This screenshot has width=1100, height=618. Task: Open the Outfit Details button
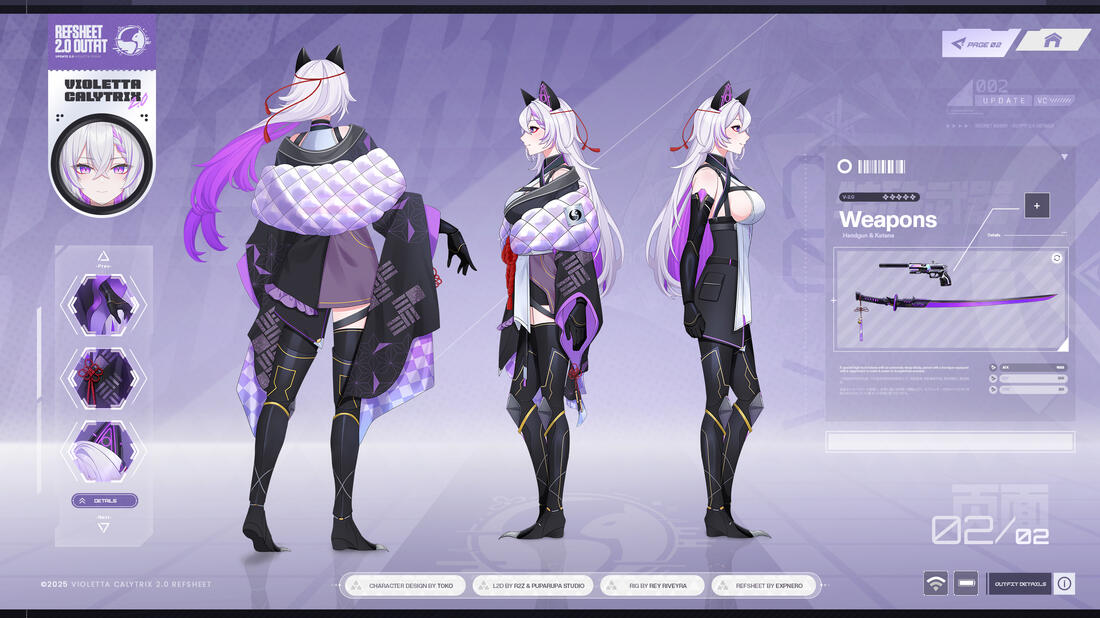[1019, 584]
